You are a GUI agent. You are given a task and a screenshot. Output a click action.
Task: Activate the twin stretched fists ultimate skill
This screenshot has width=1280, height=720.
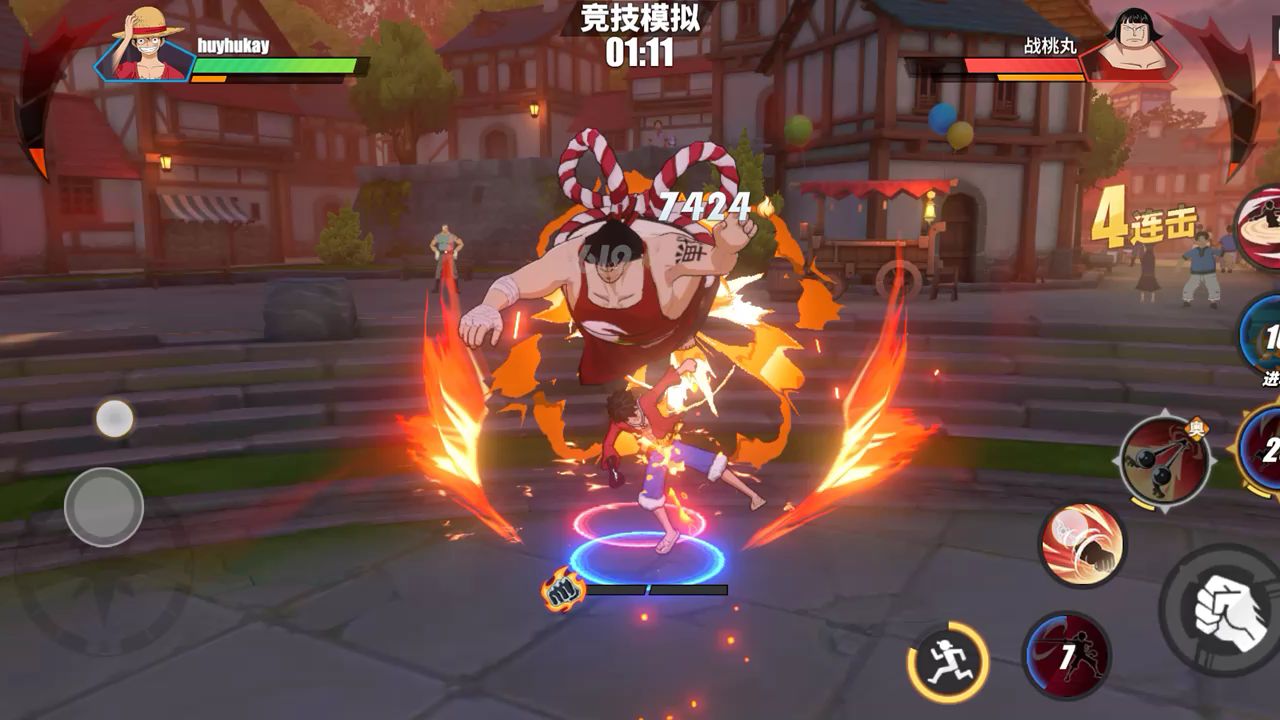[x=1165, y=461]
